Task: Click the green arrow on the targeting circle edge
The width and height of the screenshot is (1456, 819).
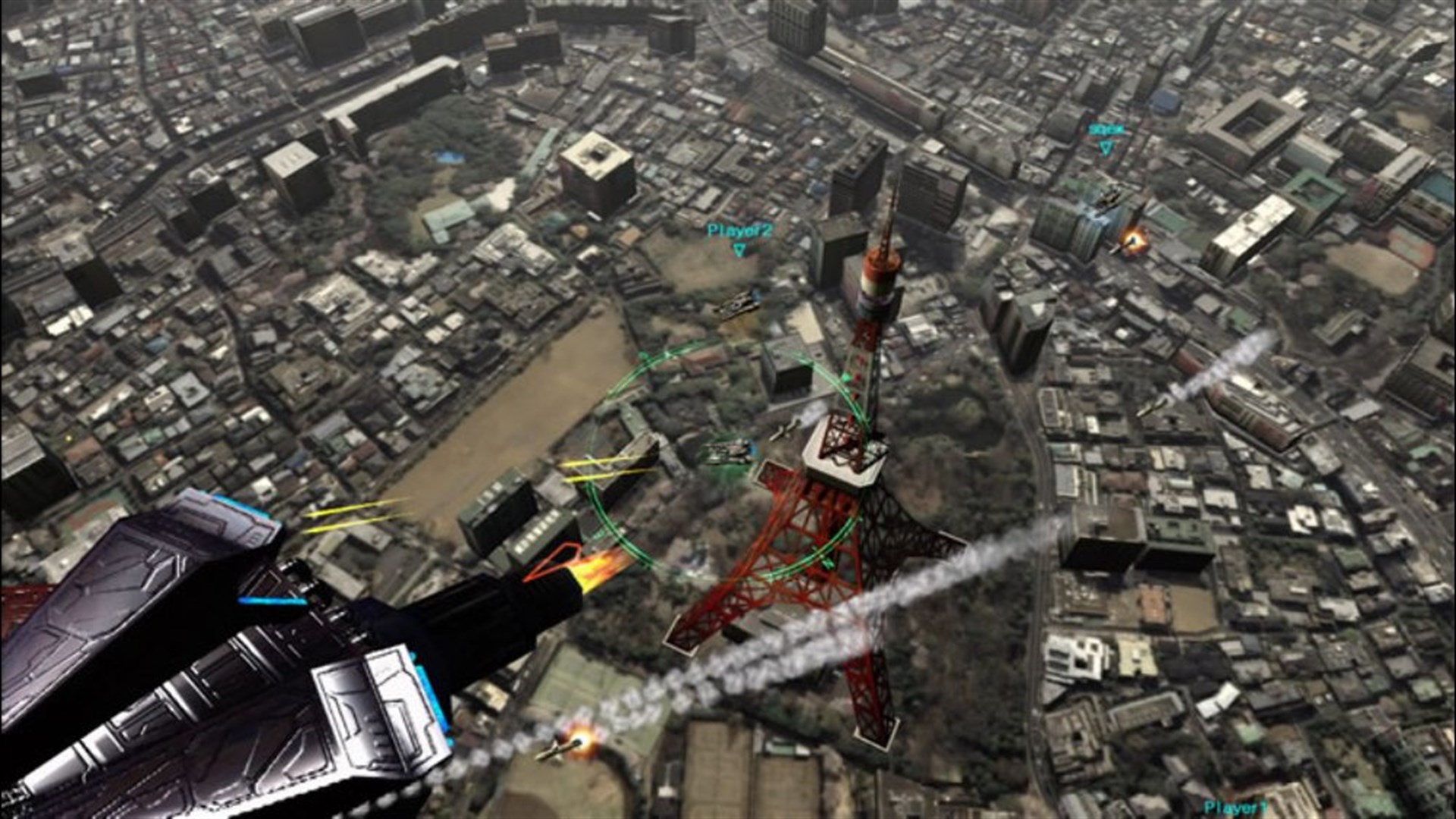Action: [844, 375]
